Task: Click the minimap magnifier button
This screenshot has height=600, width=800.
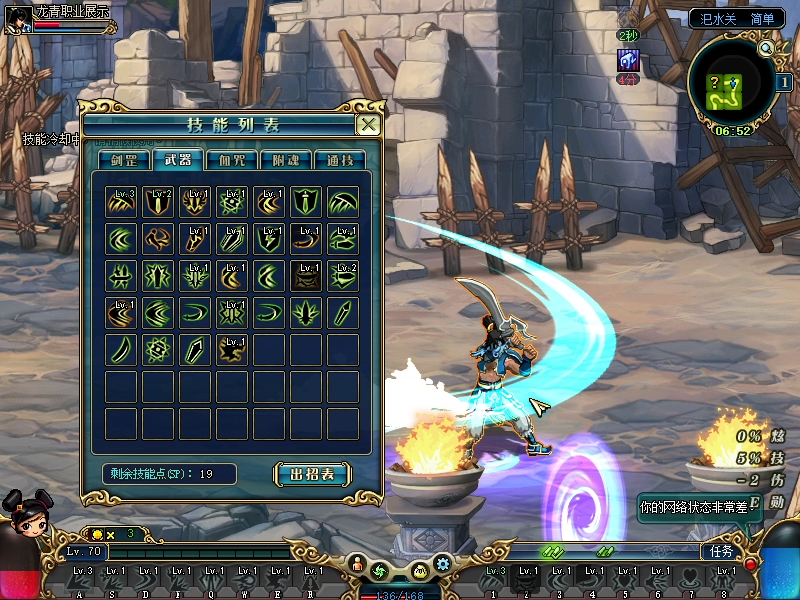Action: [766, 47]
